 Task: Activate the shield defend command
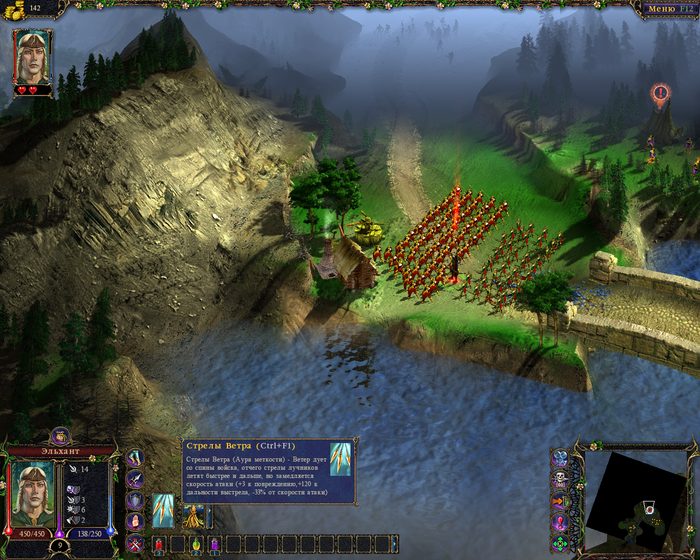135,500
